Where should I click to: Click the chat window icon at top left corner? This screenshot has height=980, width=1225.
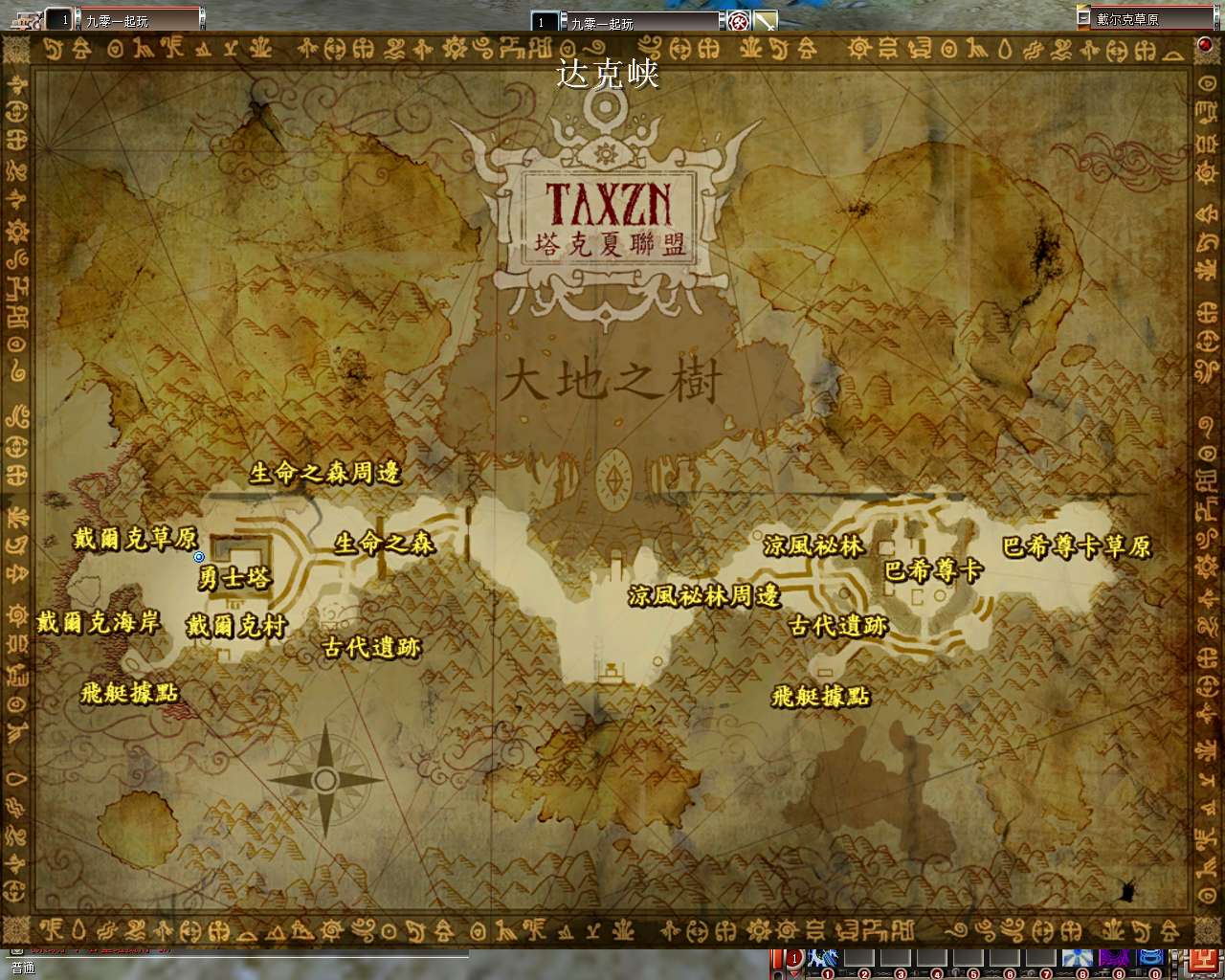[x=24, y=17]
